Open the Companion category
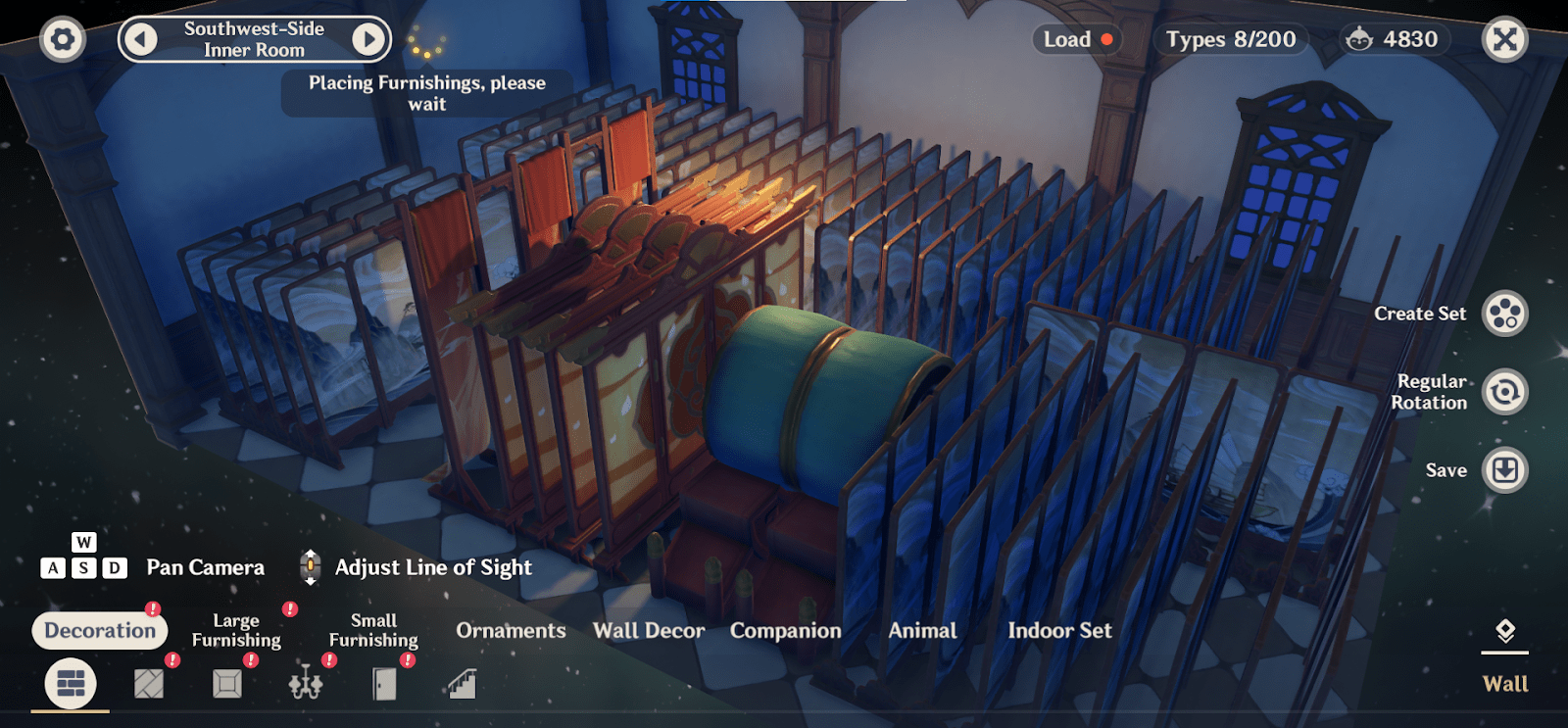Image resolution: width=1568 pixels, height=728 pixels. click(785, 630)
